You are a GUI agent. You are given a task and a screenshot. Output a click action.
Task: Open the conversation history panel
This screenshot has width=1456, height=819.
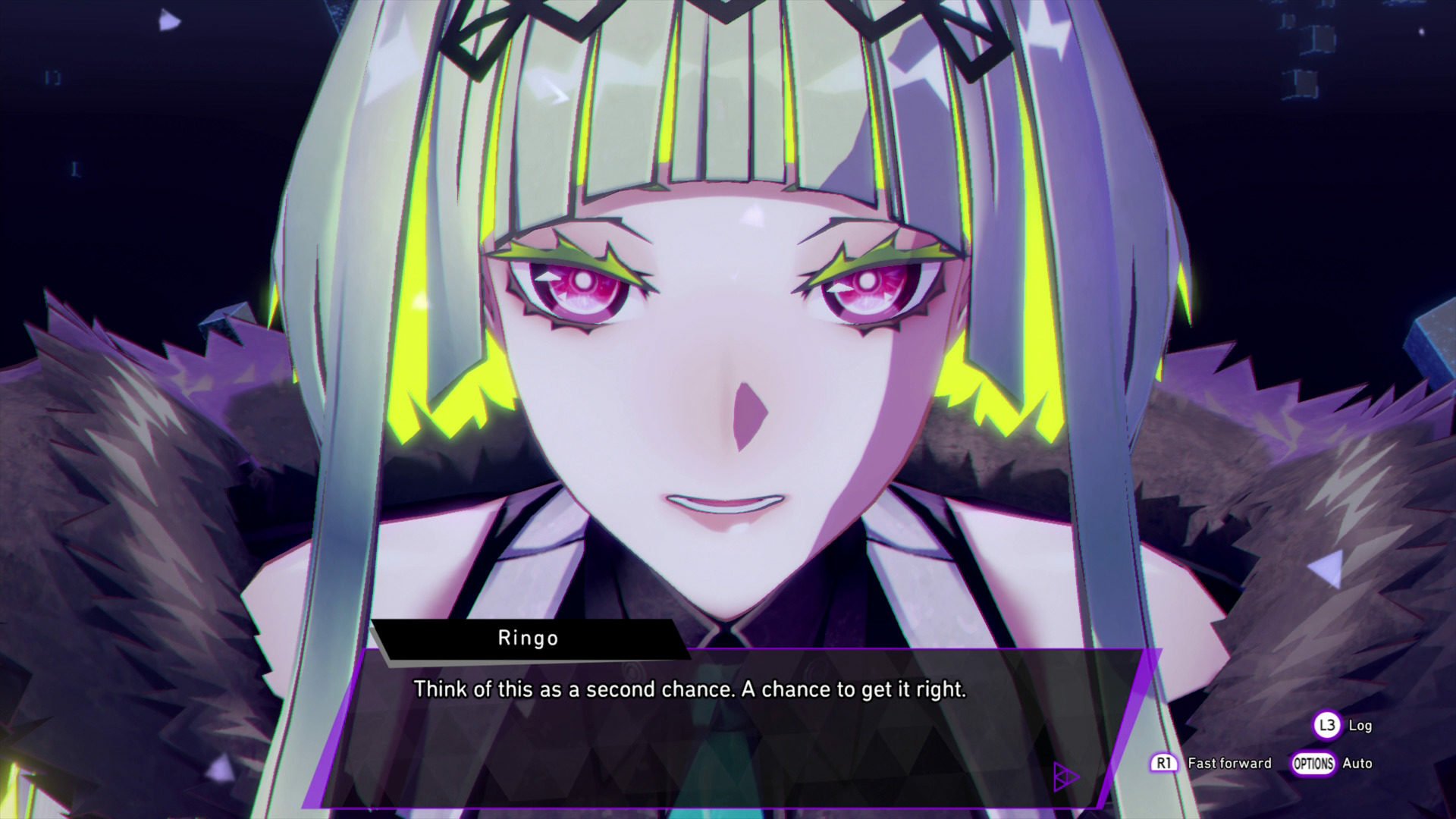coord(1328,726)
